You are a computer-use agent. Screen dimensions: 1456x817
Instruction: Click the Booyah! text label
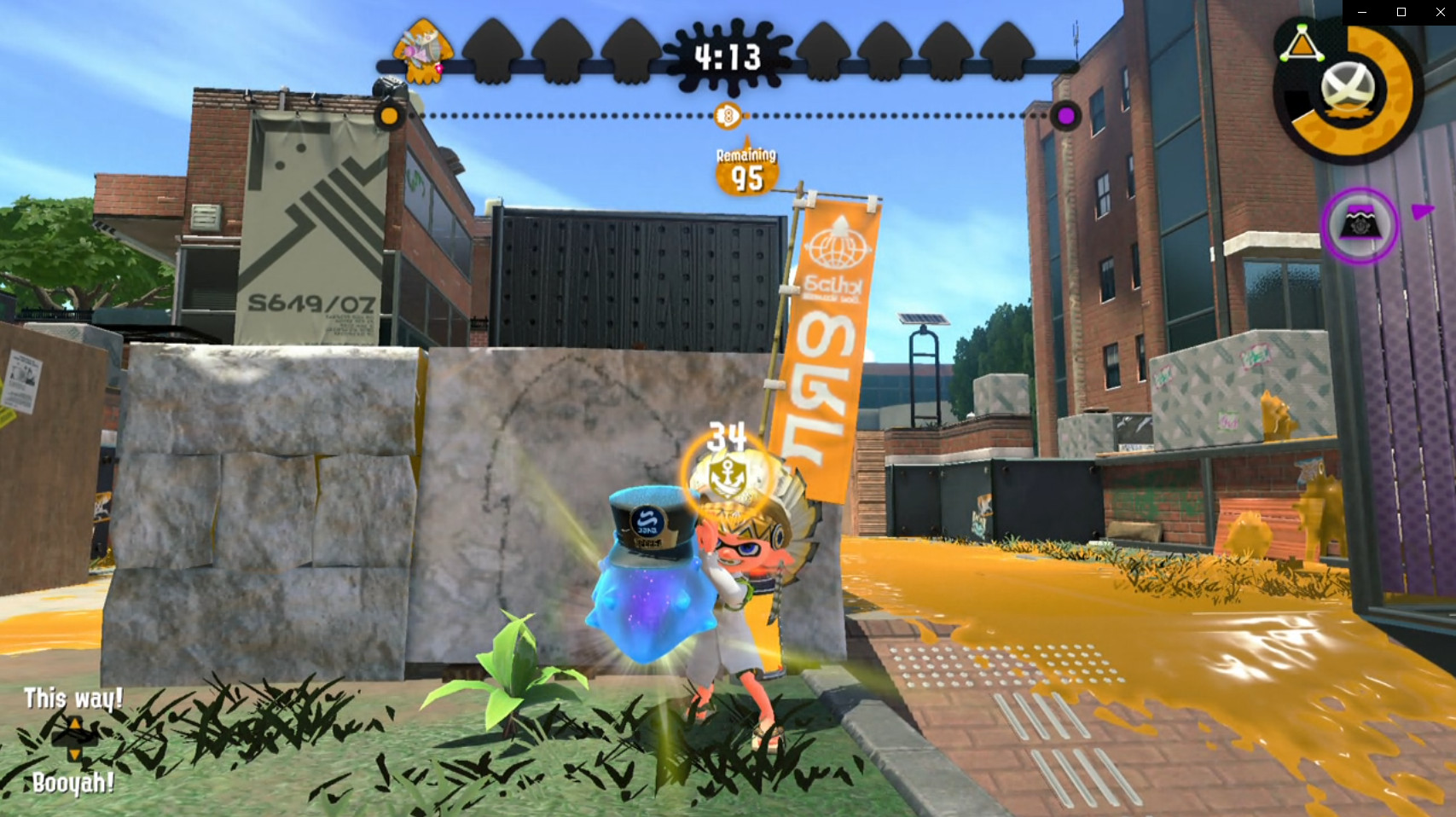[72, 781]
